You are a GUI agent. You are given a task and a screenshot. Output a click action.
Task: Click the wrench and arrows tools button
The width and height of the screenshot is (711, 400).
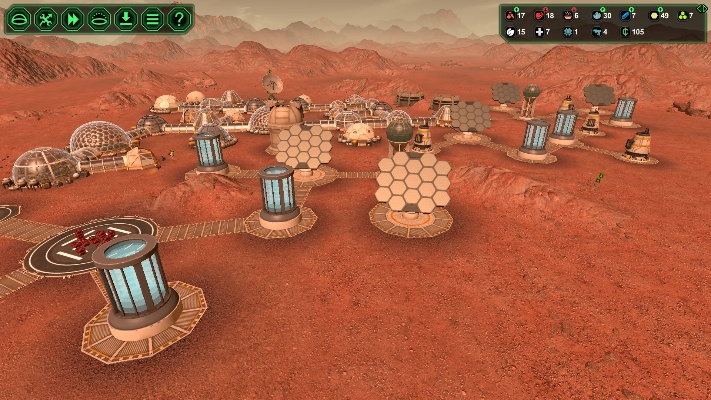[x=45, y=18]
